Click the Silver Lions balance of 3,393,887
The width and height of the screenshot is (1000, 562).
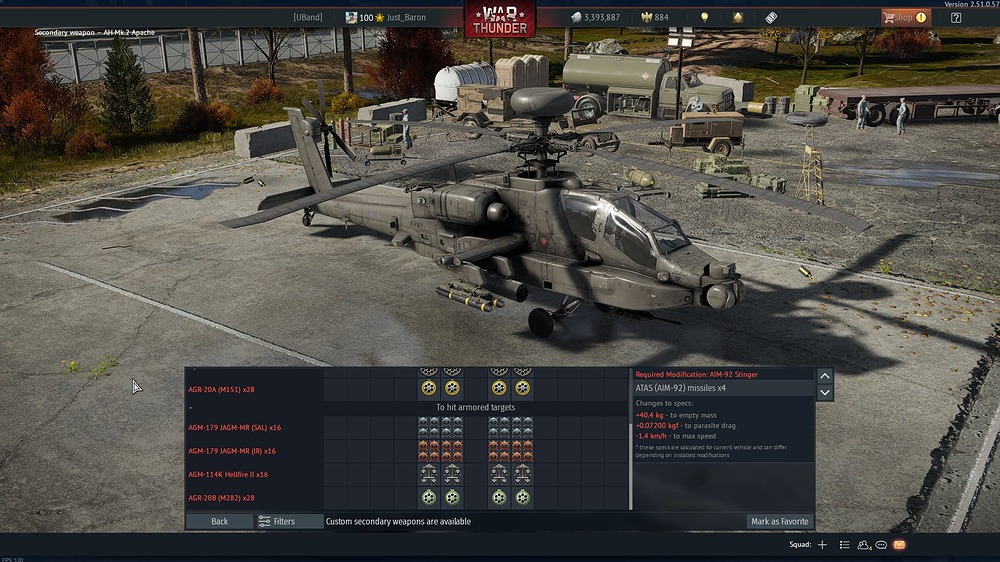pos(595,17)
